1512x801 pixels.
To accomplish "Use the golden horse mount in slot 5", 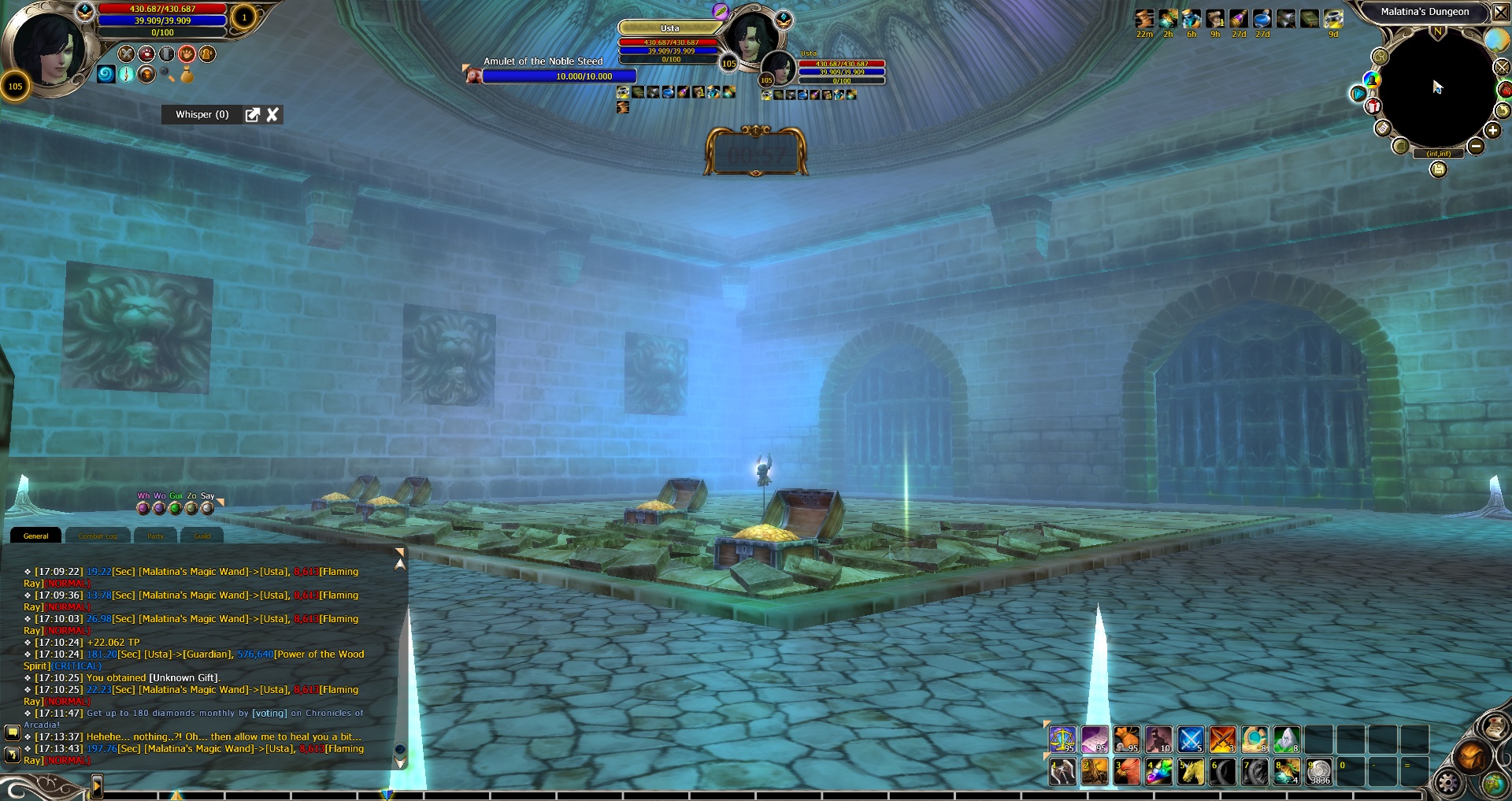I will click(1190, 772).
